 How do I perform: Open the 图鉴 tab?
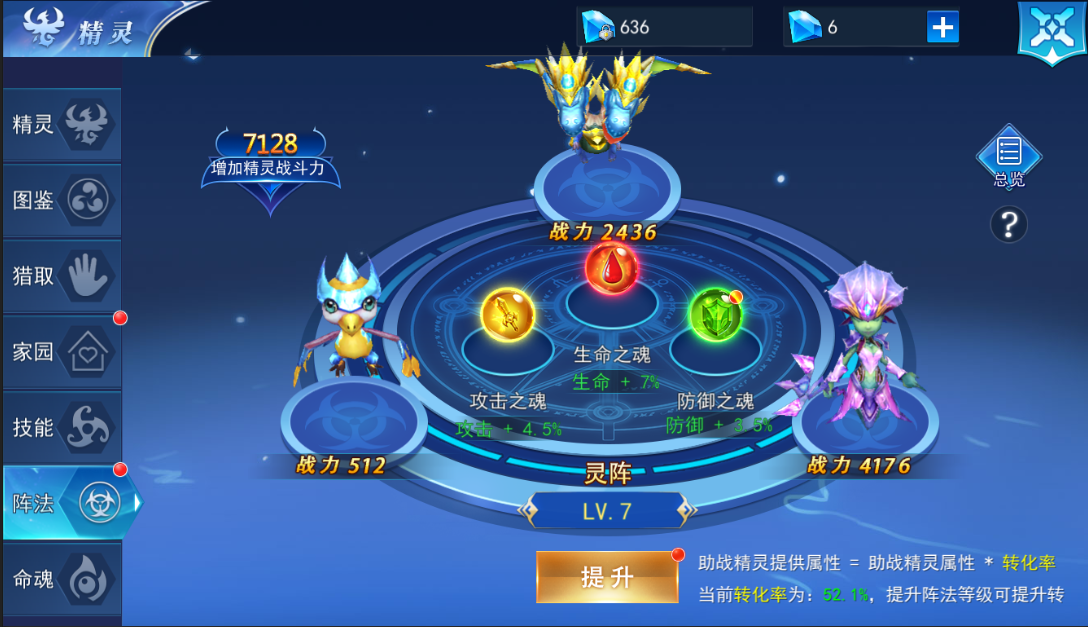(62, 200)
